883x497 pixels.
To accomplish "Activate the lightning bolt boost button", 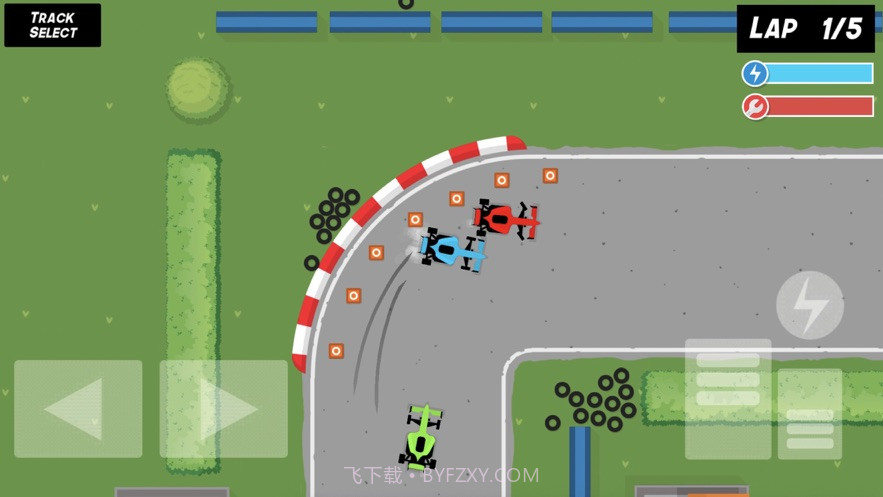I will point(809,305).
